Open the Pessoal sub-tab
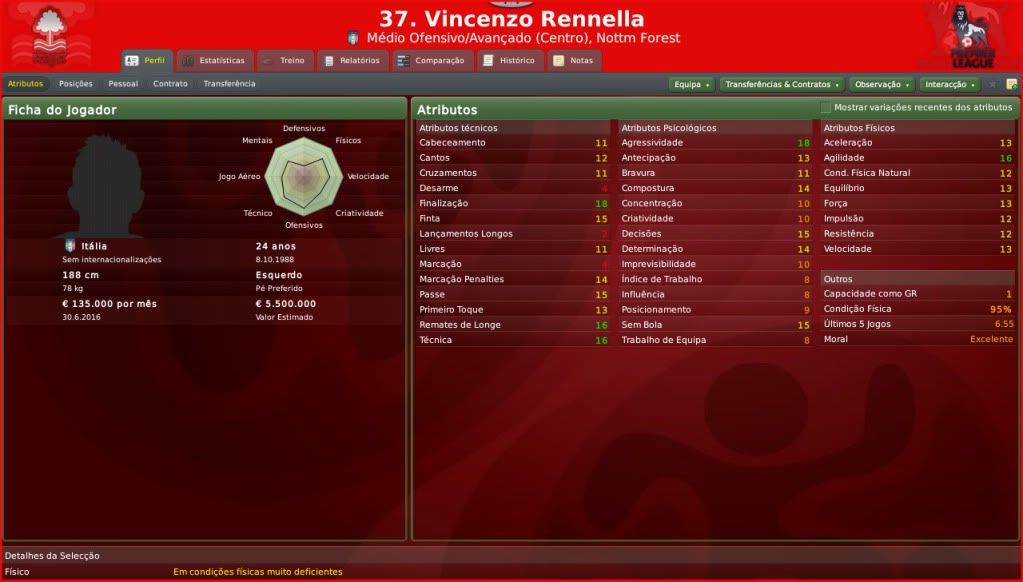 [123, 84]
